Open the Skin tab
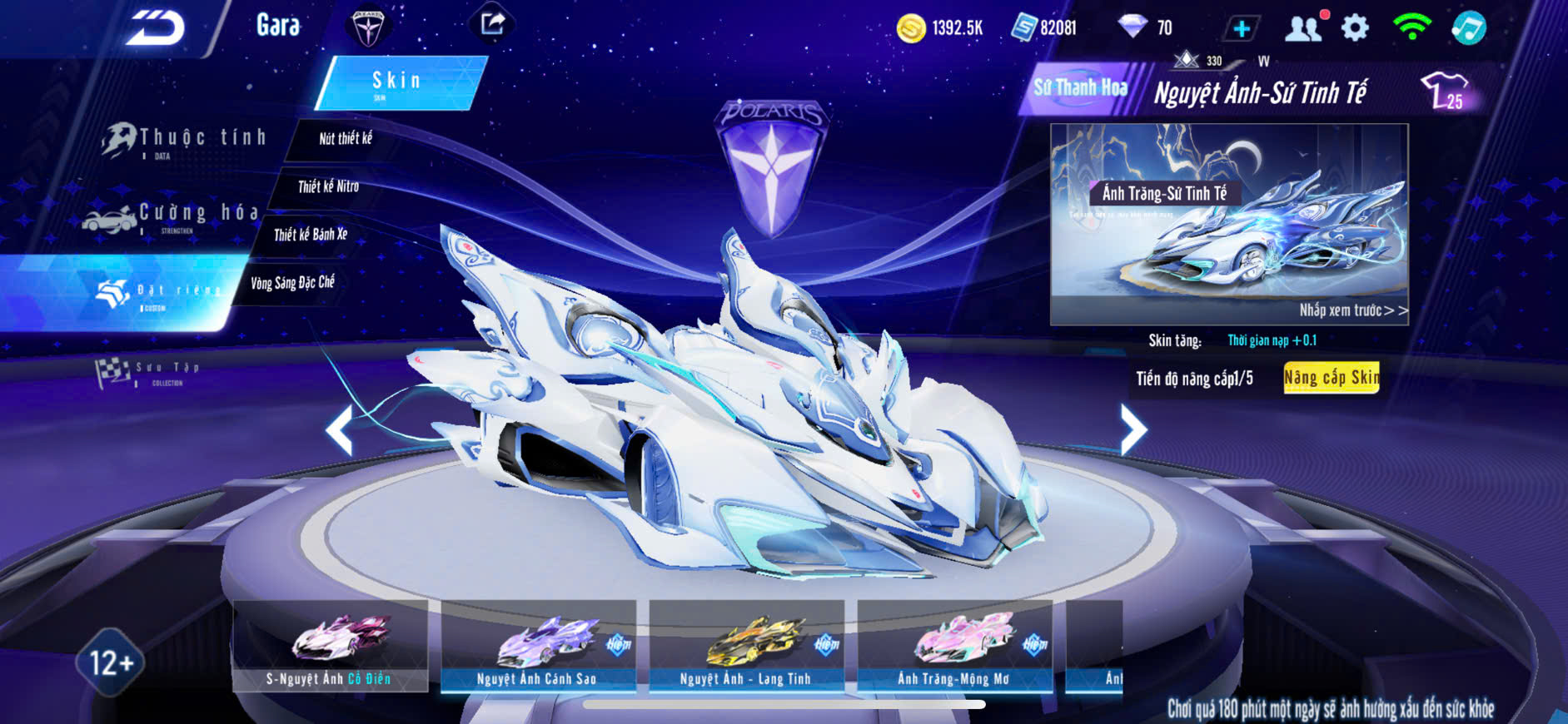This screenshot has height=724, width=1568. pyautogui.click(x=399, y=82)
